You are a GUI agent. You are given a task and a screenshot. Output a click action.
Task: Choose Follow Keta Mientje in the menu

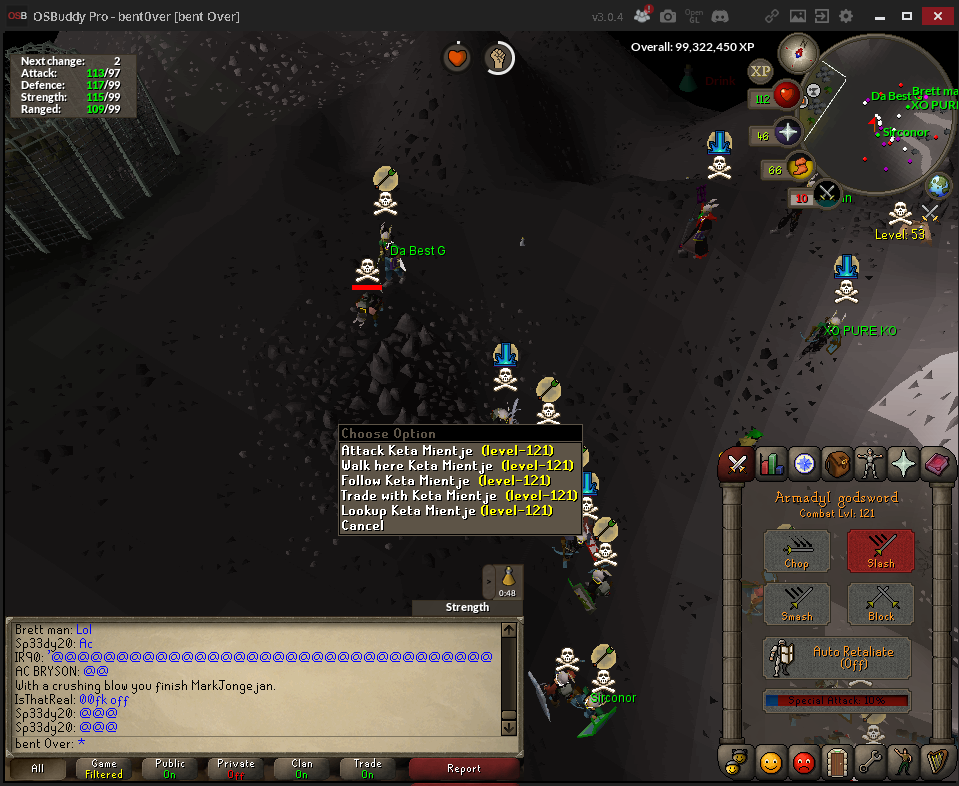446,481
